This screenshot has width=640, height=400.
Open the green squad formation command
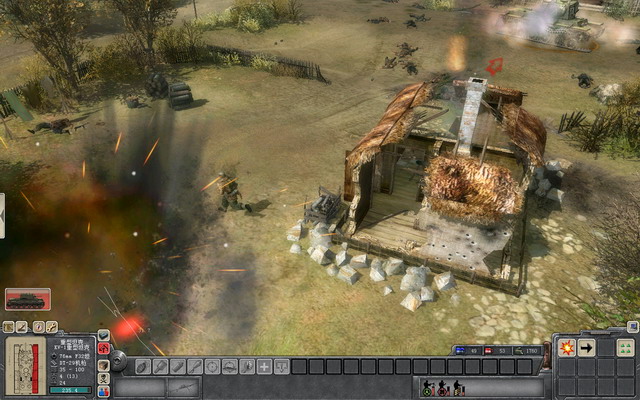624,348
